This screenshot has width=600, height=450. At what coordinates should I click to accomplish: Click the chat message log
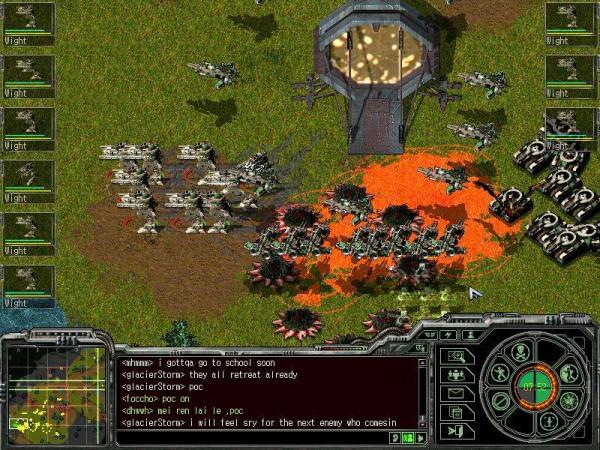pyautogui.click(x=258, y=392)
